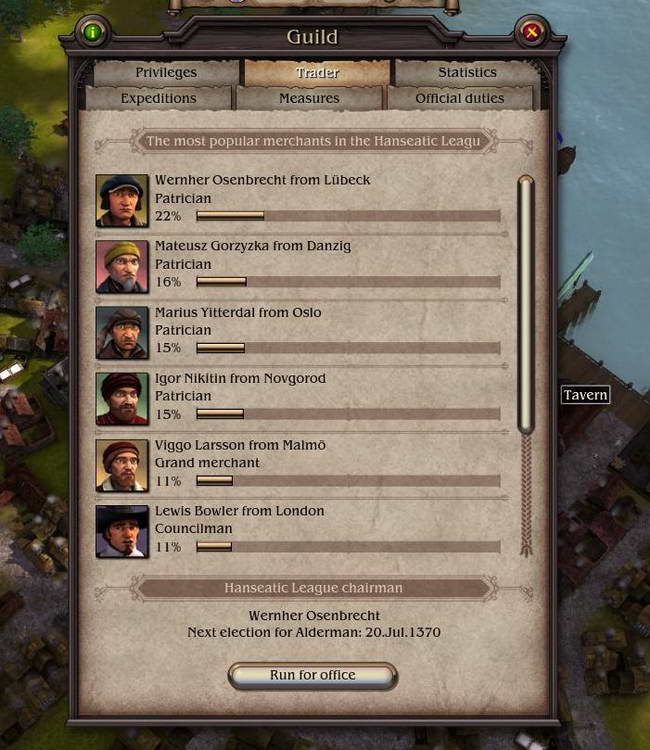Click Run for office button

(312, 675)
